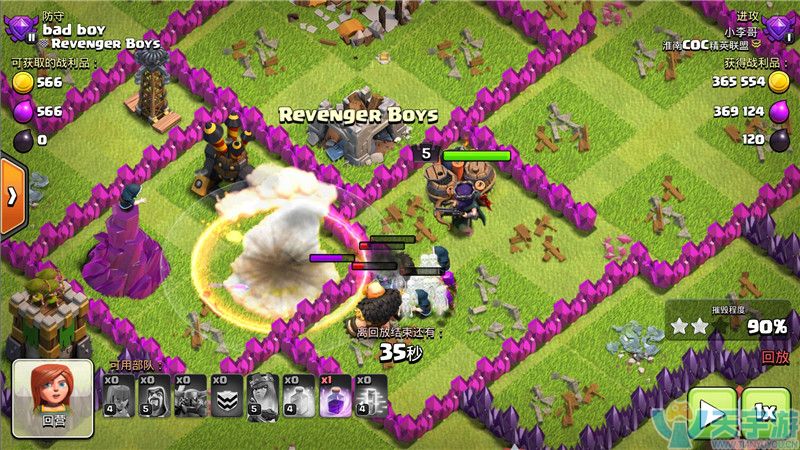Select the purple rage spell slot

tap(335, 396)
